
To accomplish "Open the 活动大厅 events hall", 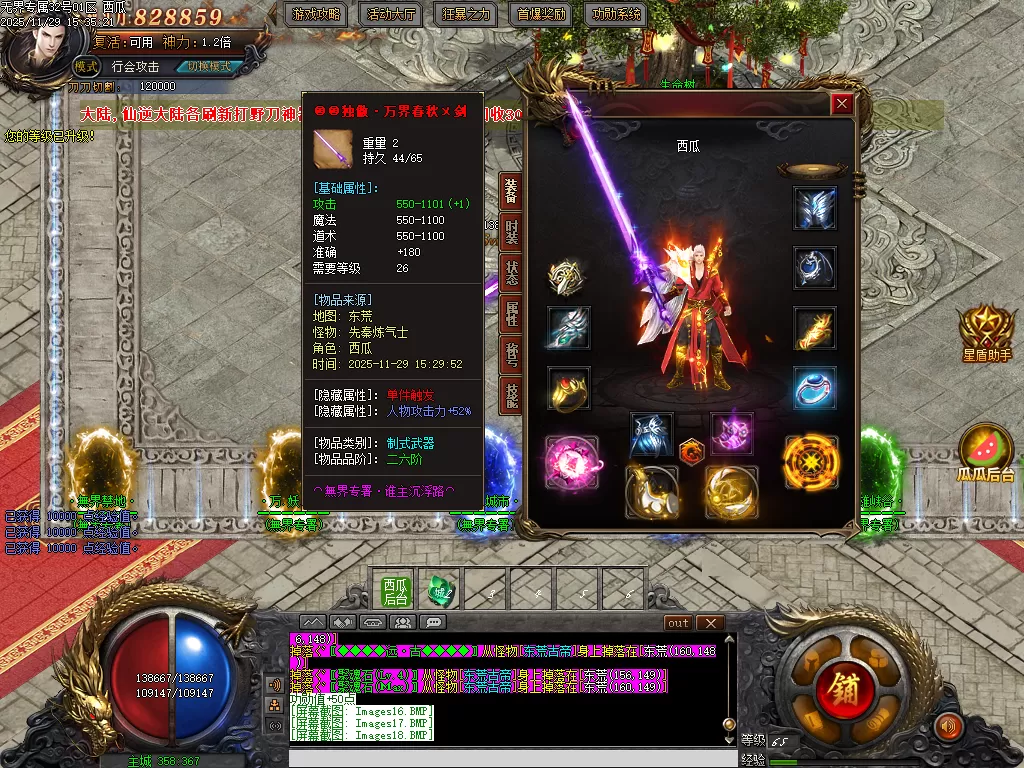I will [392, 15].
